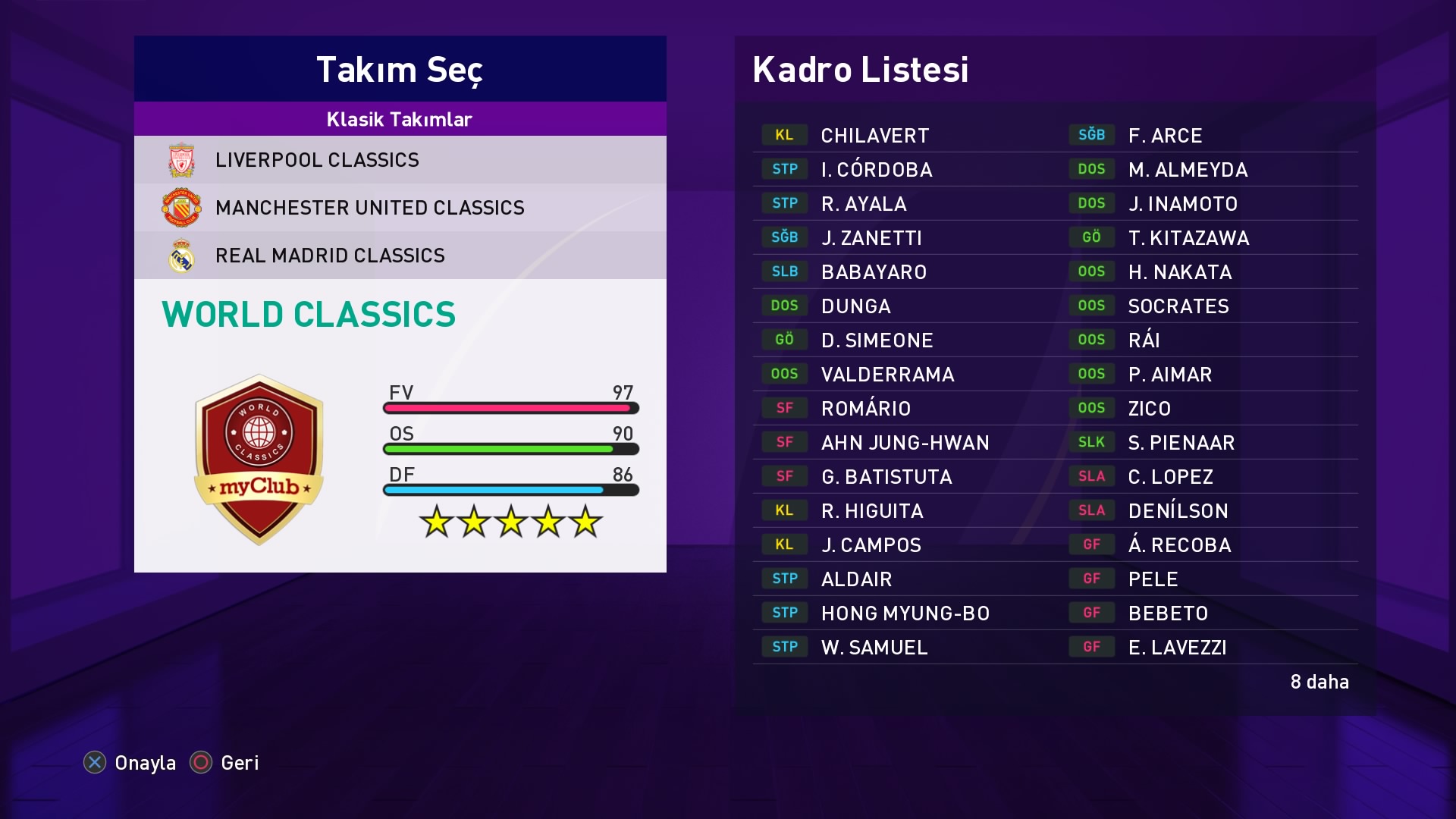This screenshot has height=819, width=1456.
Task: Click Zico's row in the roster
Action: pyautogui.click(x=1149, y=409)
